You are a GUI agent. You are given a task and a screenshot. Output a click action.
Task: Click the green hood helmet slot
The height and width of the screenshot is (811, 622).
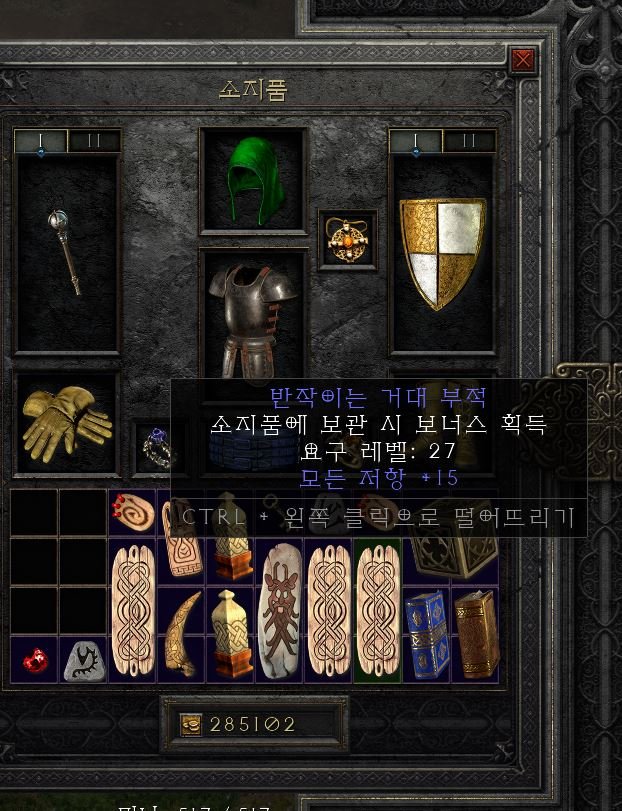(x=253, y=180)
